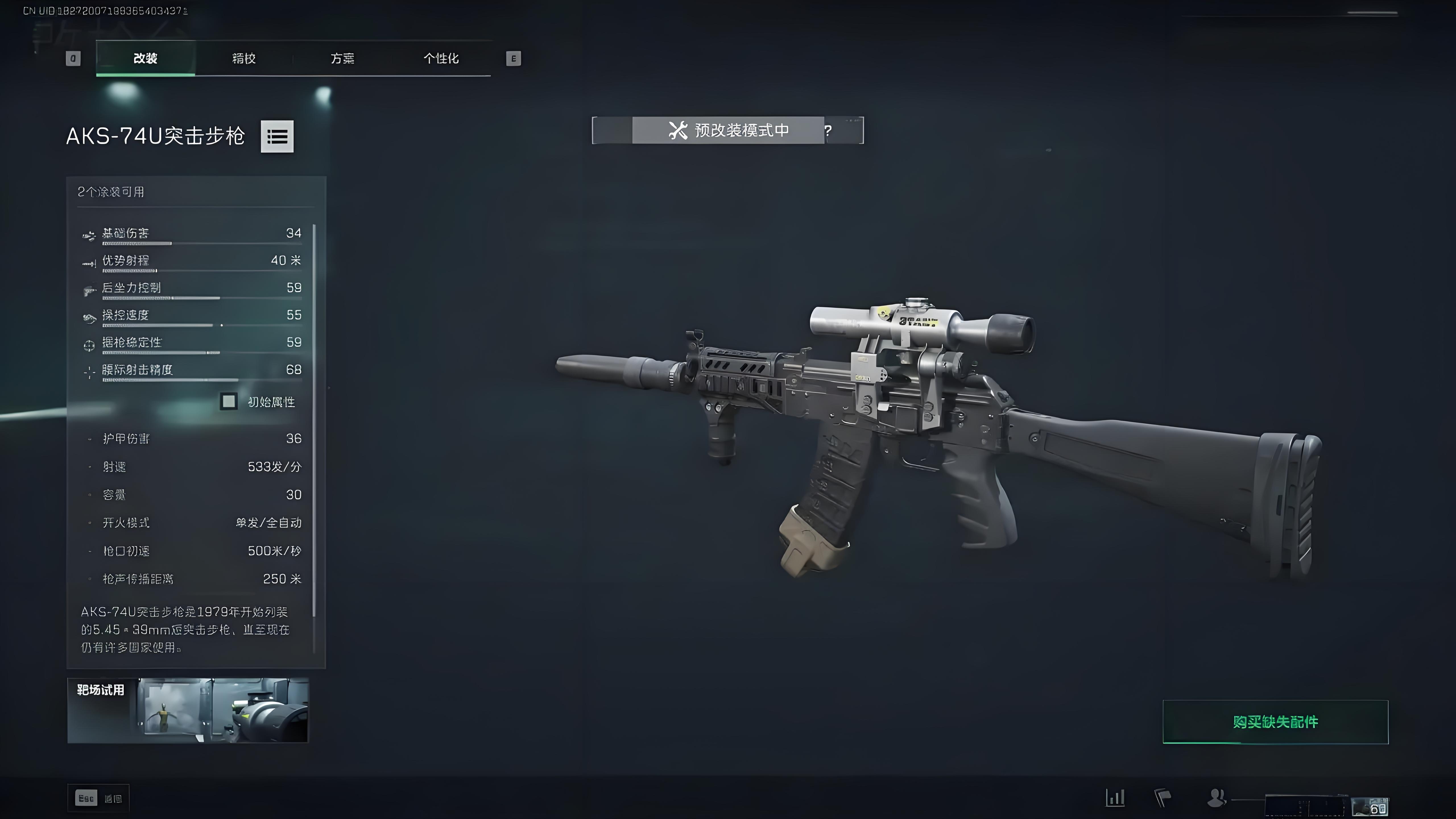Viewport: 1456px width, 819px height.
Task: Open the 靶场试用 firing range preview
Action: click(x=188, y=710)
